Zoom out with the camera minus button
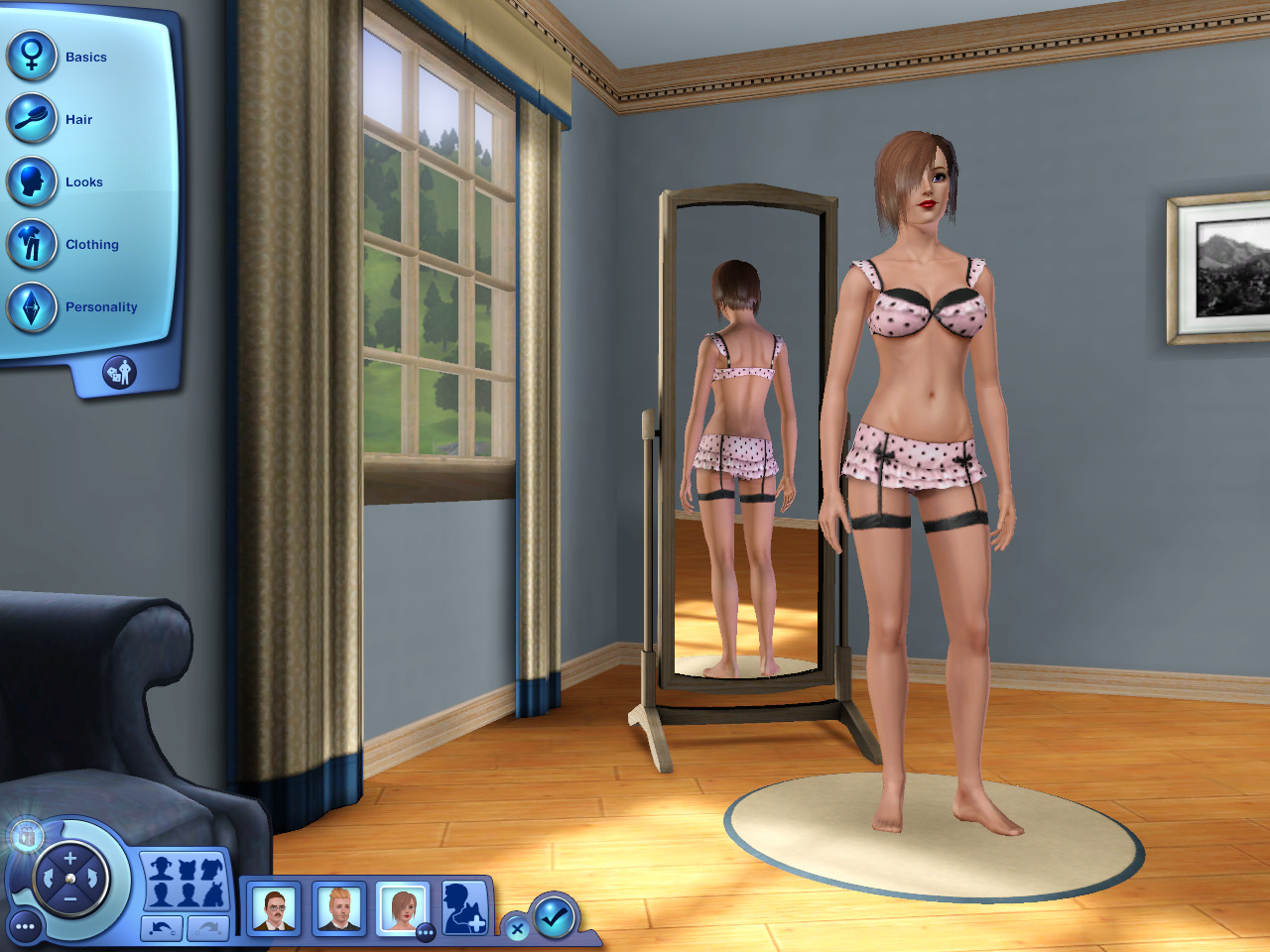 70,898
